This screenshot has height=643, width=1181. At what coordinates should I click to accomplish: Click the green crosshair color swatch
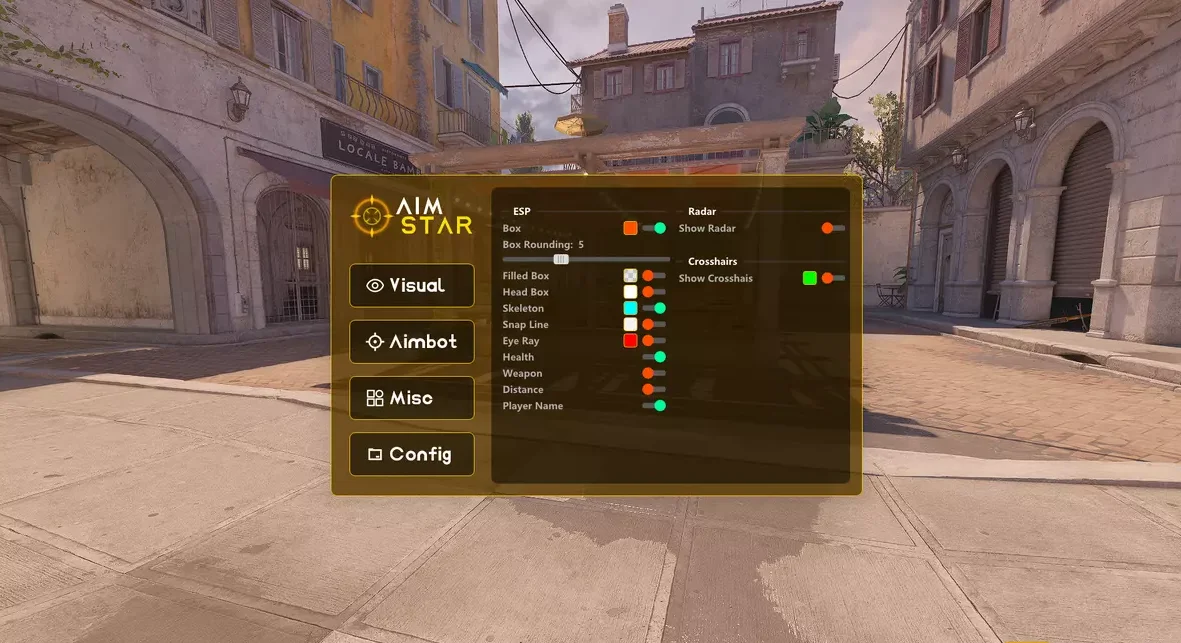[x=809, y=278]
